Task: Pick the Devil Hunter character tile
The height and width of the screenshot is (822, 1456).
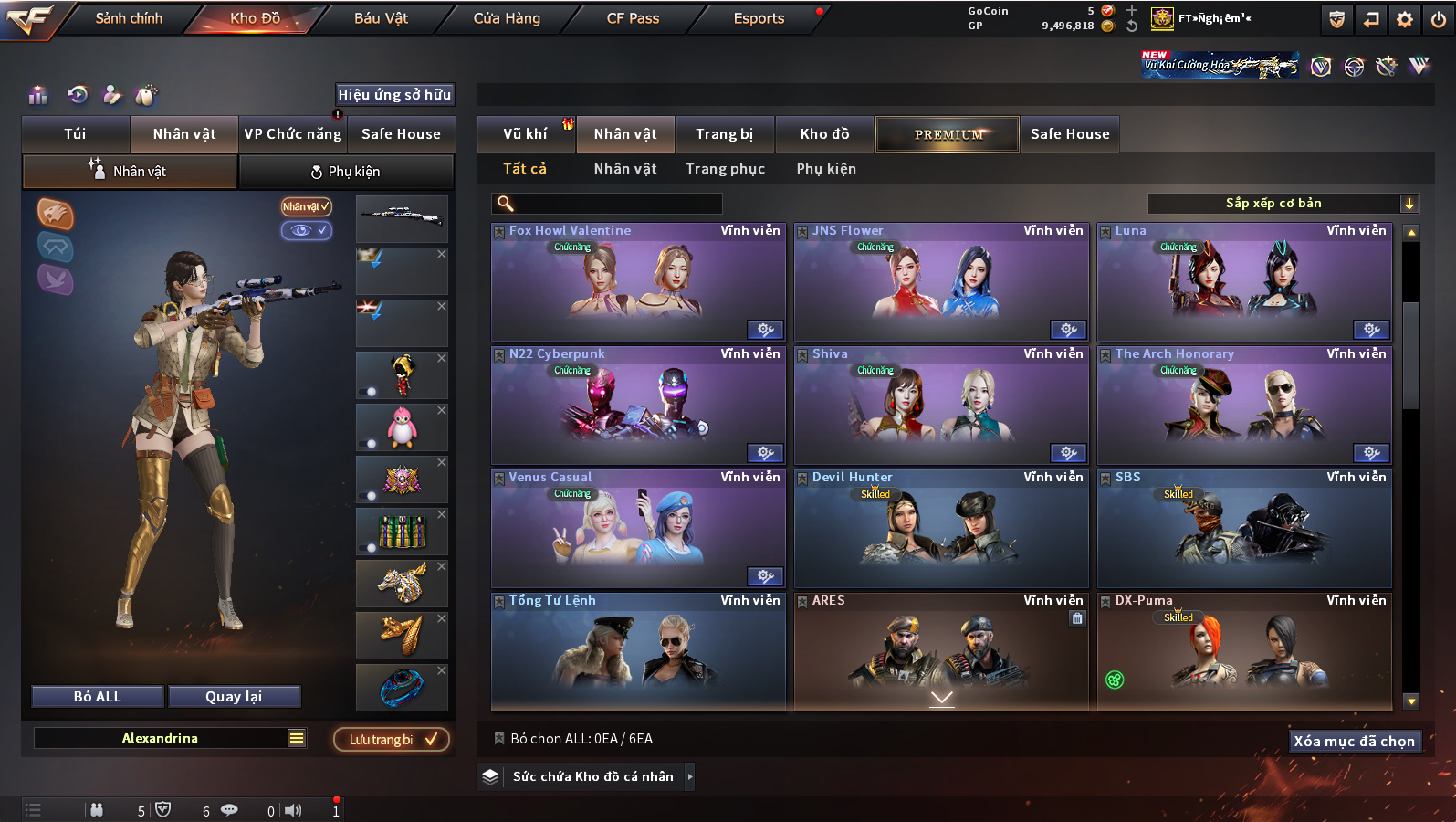Action: pos(941,530)
